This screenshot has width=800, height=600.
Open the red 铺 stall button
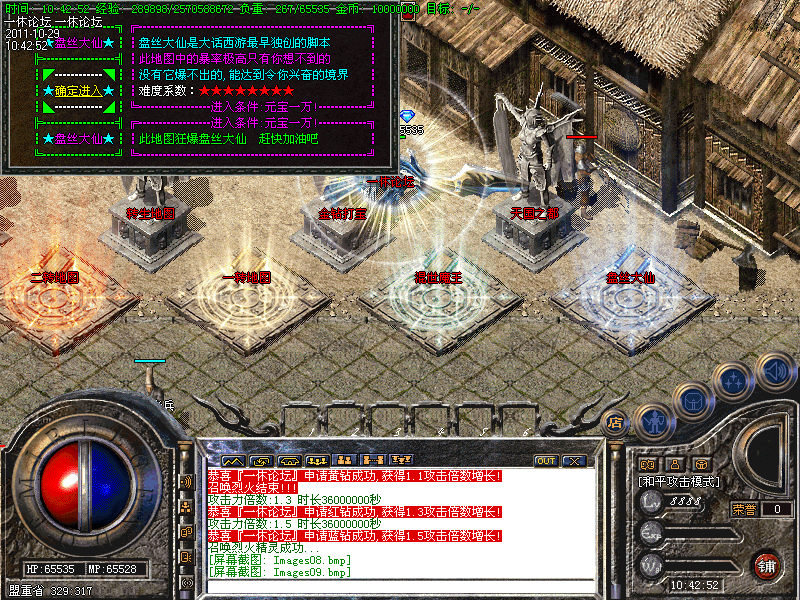pos(767,564)
